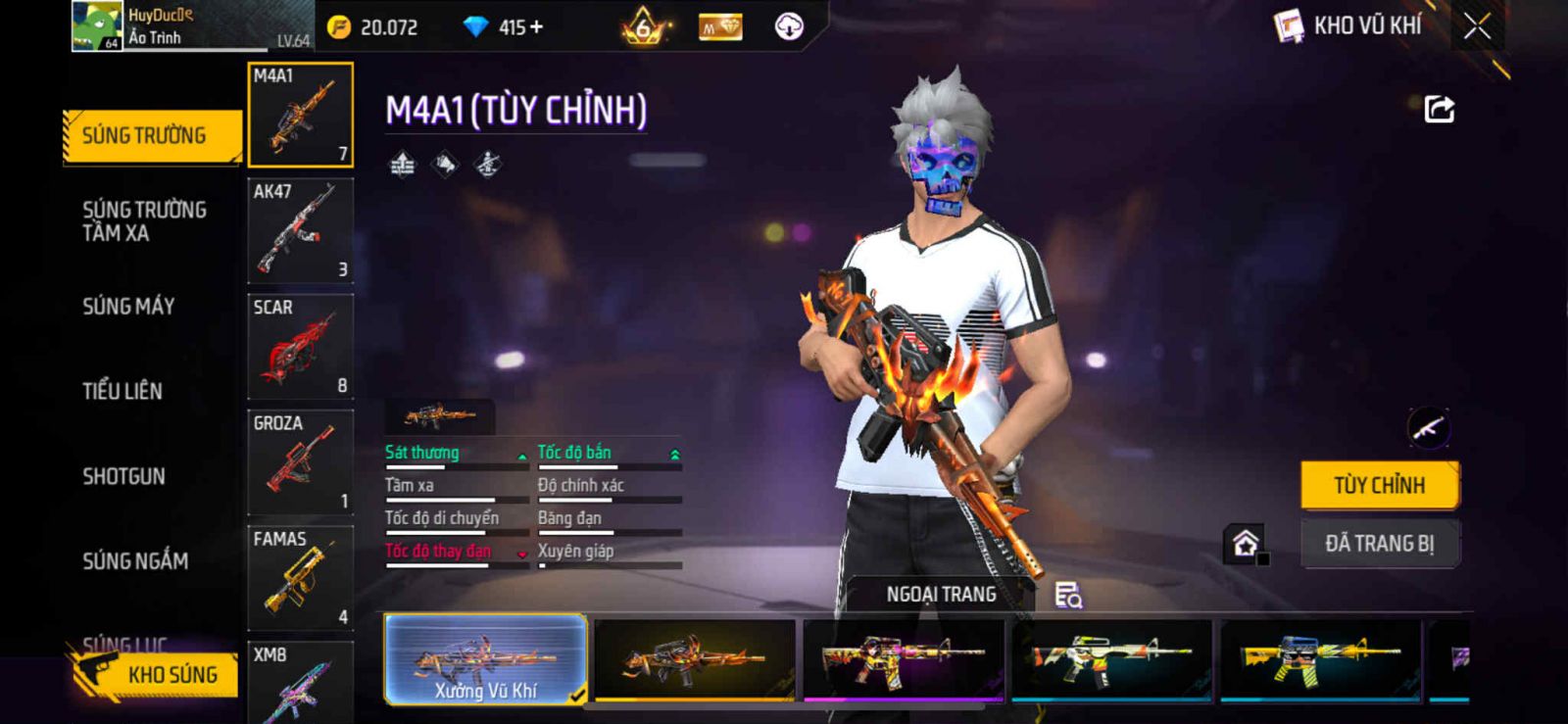Open the Kho Súng button
Screen dimensions: 1568x724
tap(157, 674)
